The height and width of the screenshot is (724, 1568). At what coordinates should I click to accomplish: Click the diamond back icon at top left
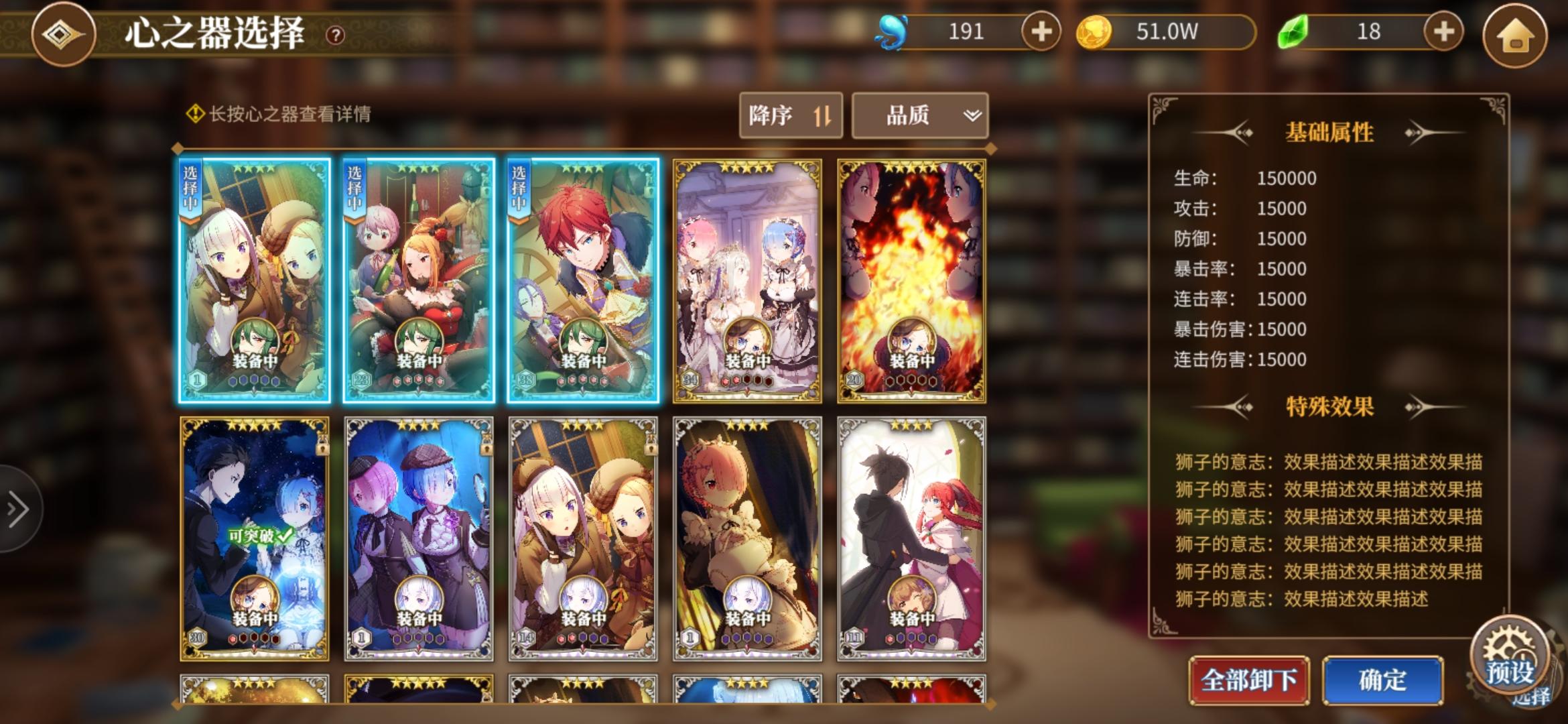[64, 34]
